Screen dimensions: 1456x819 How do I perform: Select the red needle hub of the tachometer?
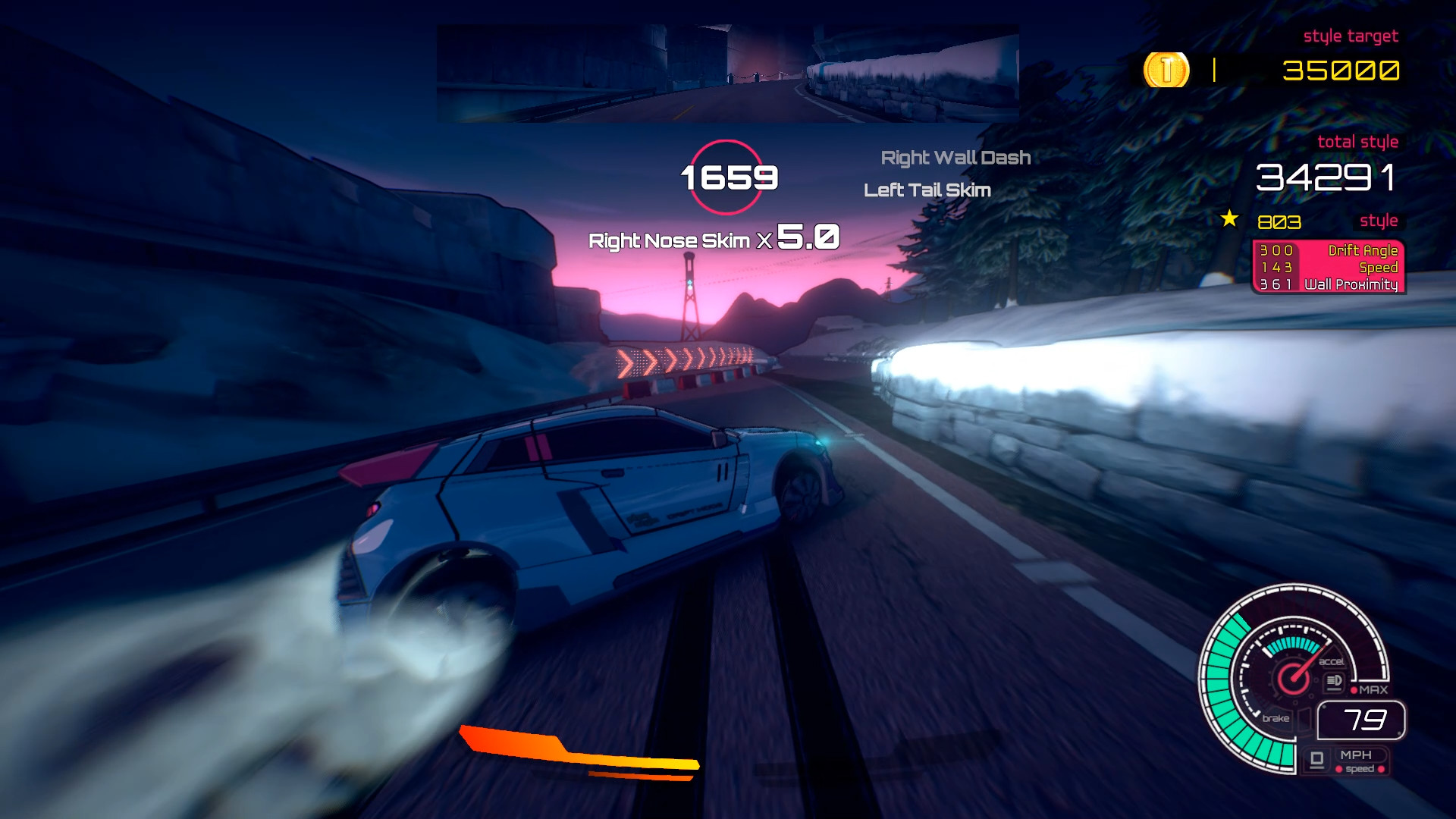(1293, 679)
